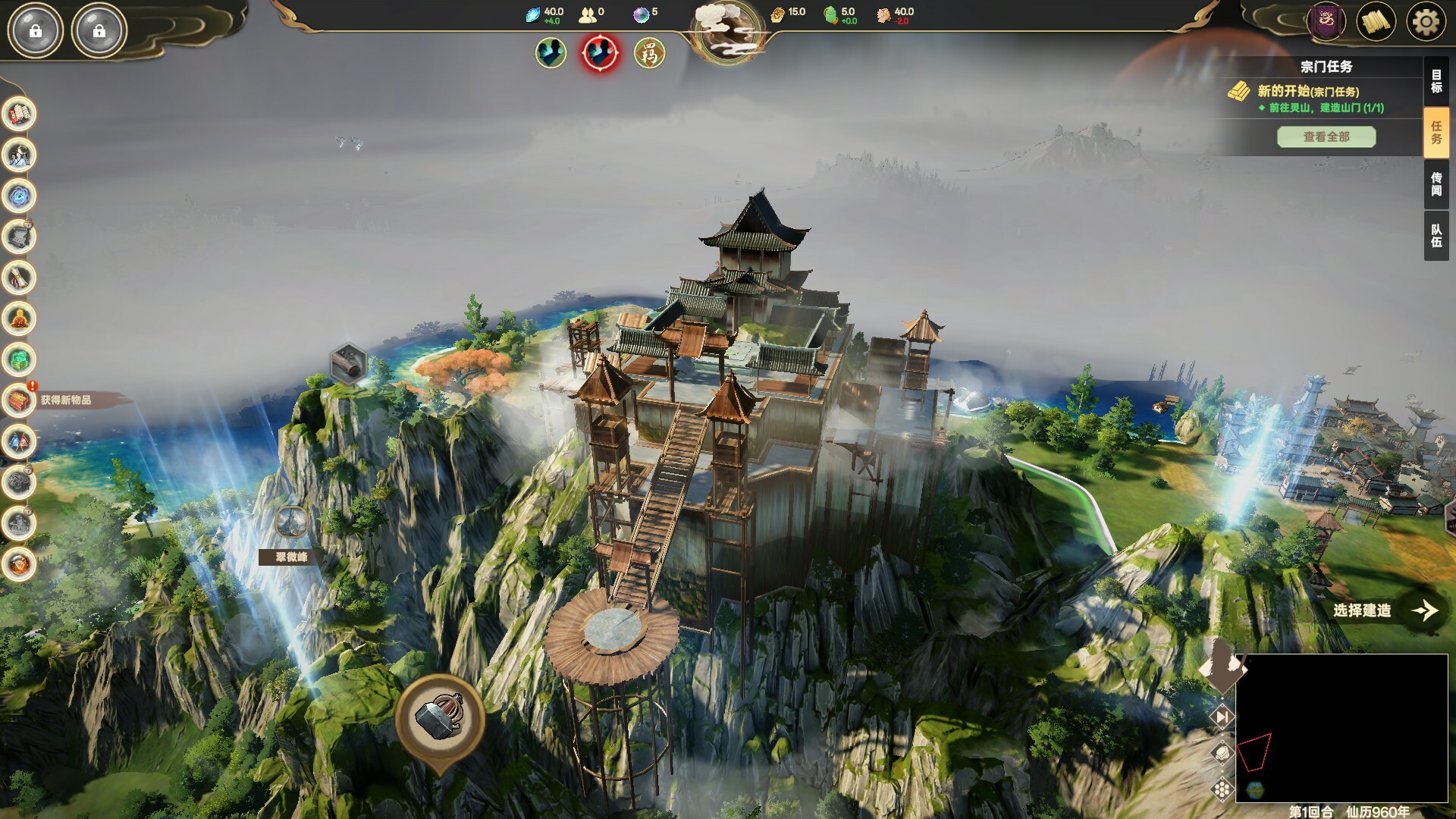1456x819 pixels.
Task: Click the minimap
Action: (x=1341, y=727)
